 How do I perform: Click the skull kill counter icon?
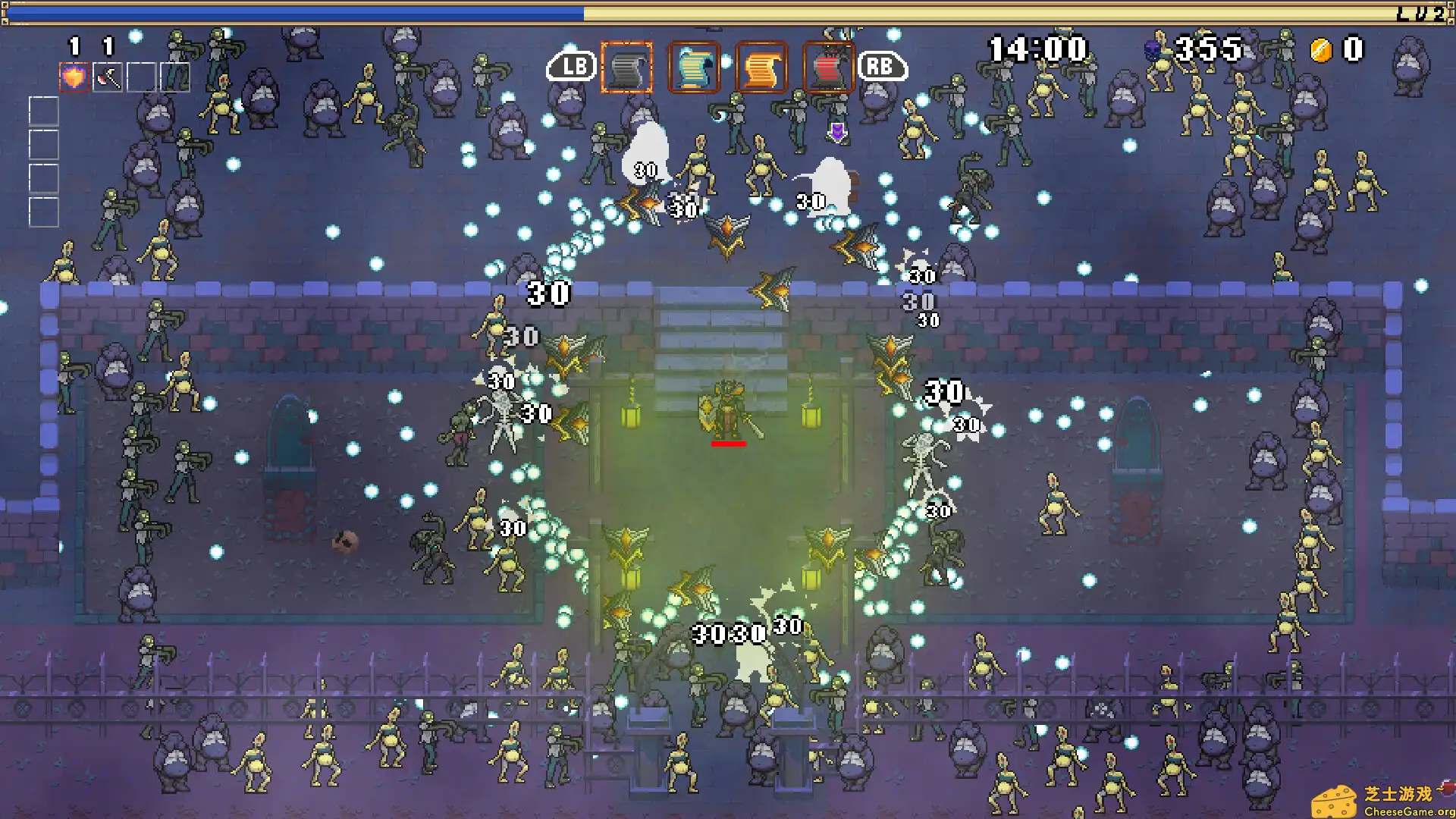coord(1152,50)
